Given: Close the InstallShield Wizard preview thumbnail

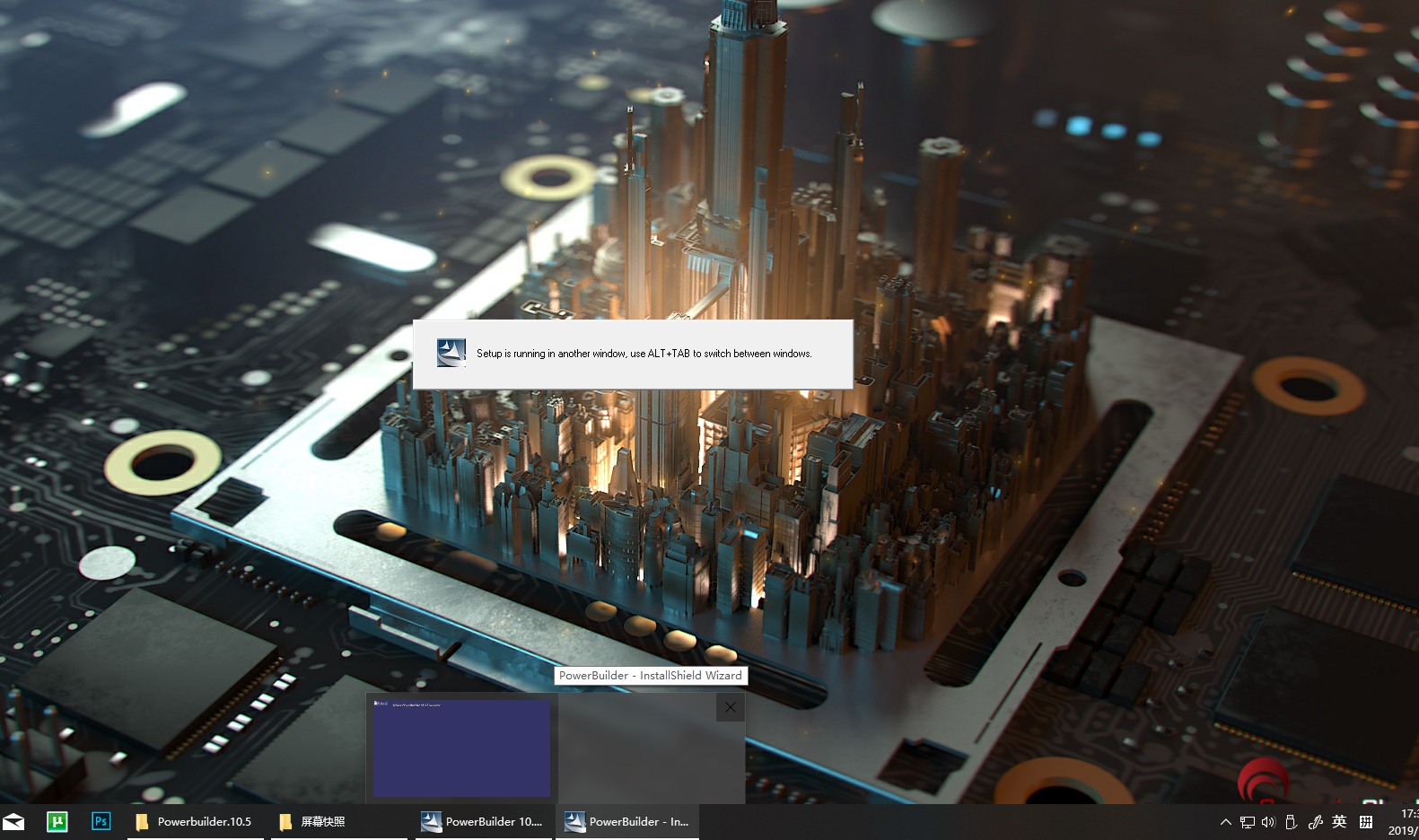Looking at the screenshot, I should pos(730,707).
